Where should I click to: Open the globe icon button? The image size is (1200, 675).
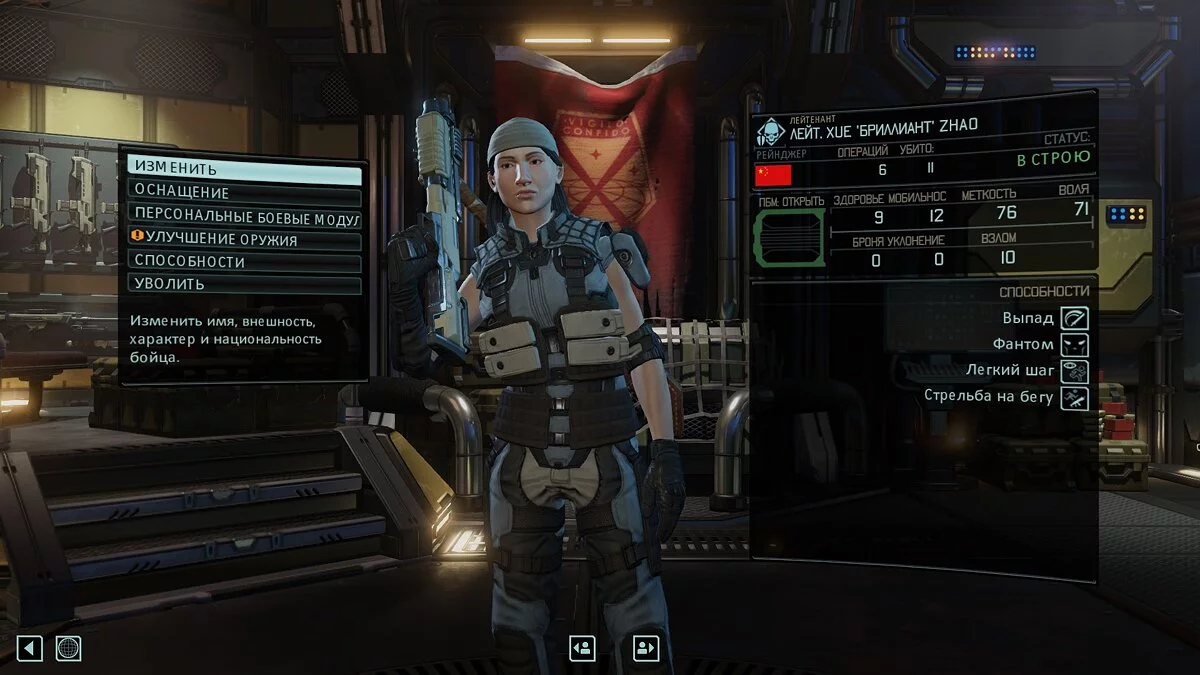point(68,648)
